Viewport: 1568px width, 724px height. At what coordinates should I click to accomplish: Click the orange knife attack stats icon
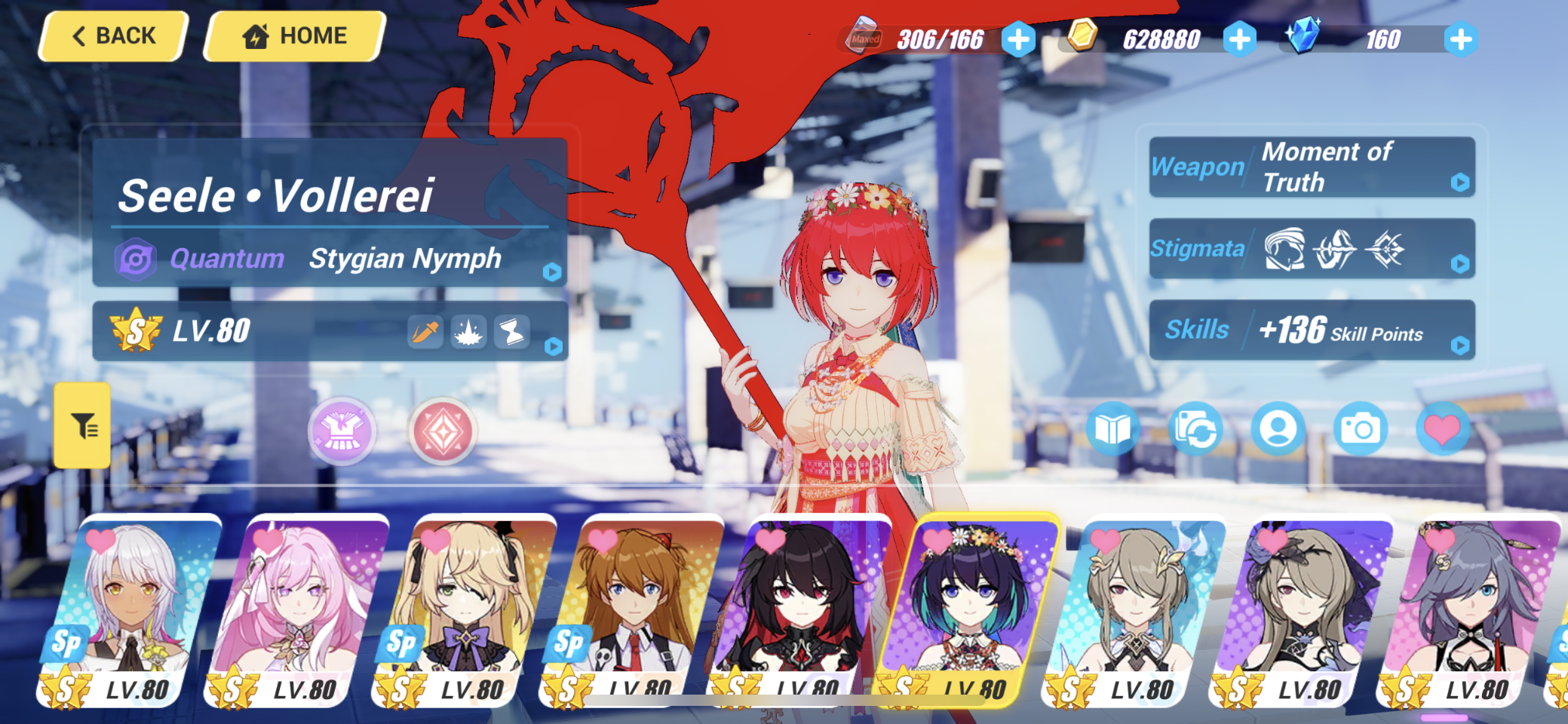point(425,332)
